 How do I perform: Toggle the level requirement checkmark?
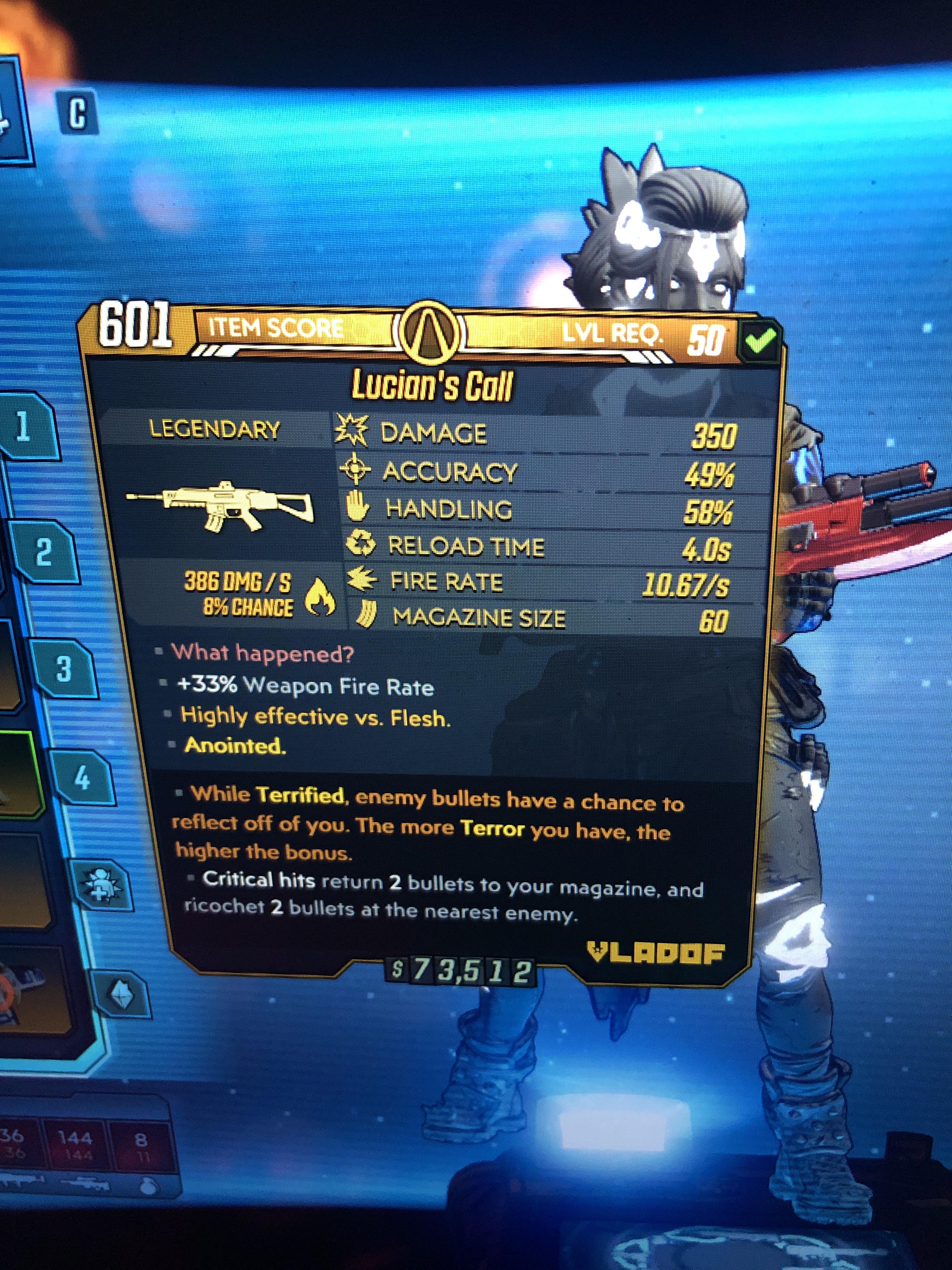[x=760, y=338]
